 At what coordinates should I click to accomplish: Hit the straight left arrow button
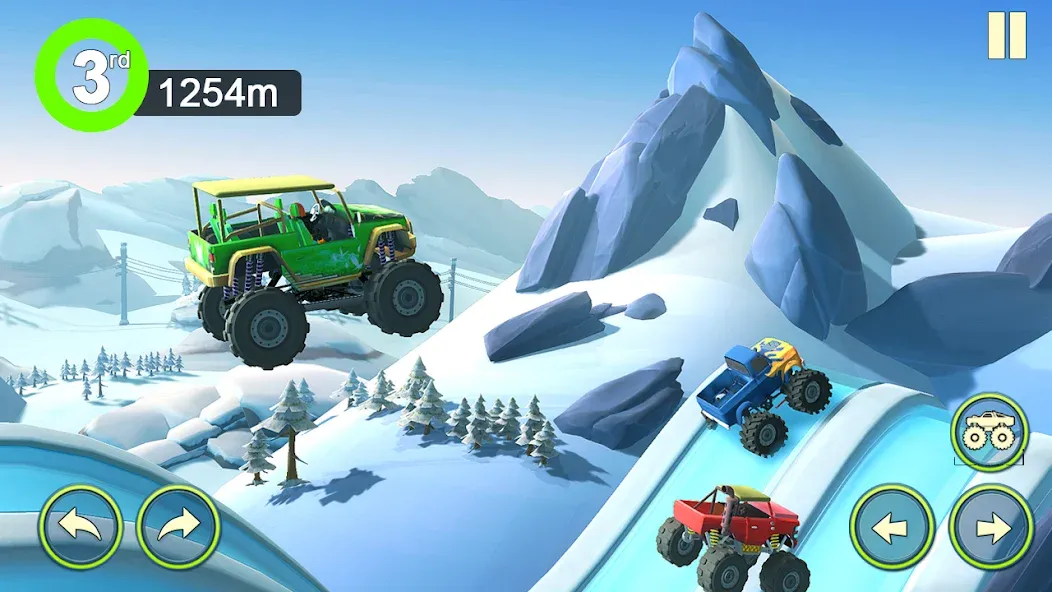(892, 527)
